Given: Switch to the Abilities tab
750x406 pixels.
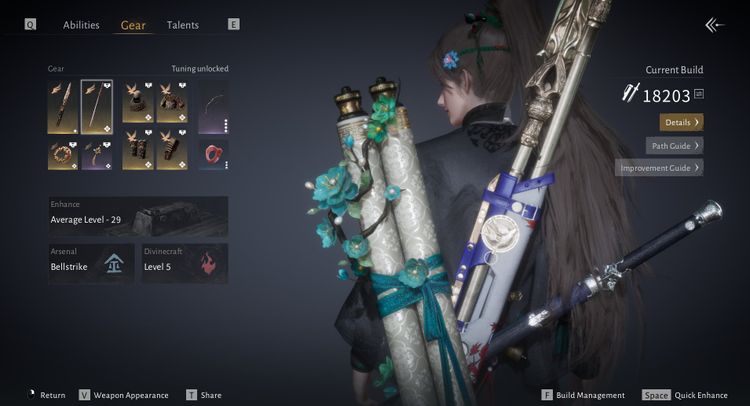Looking at the screenshot, I should tap(81, 25).
